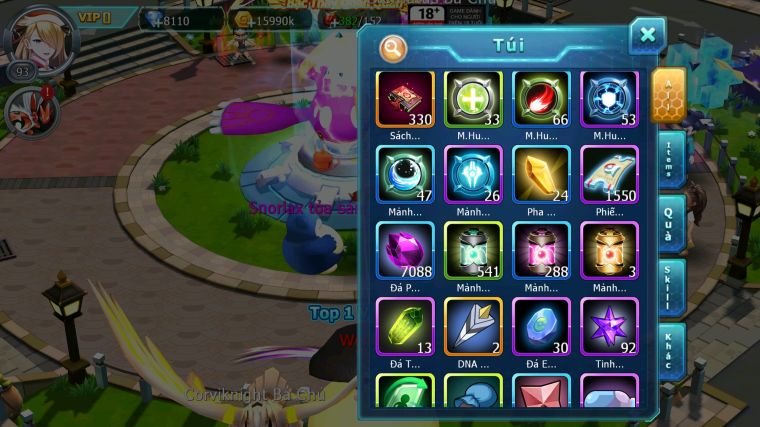Select the green cross badge item

[x=473, y=99]
